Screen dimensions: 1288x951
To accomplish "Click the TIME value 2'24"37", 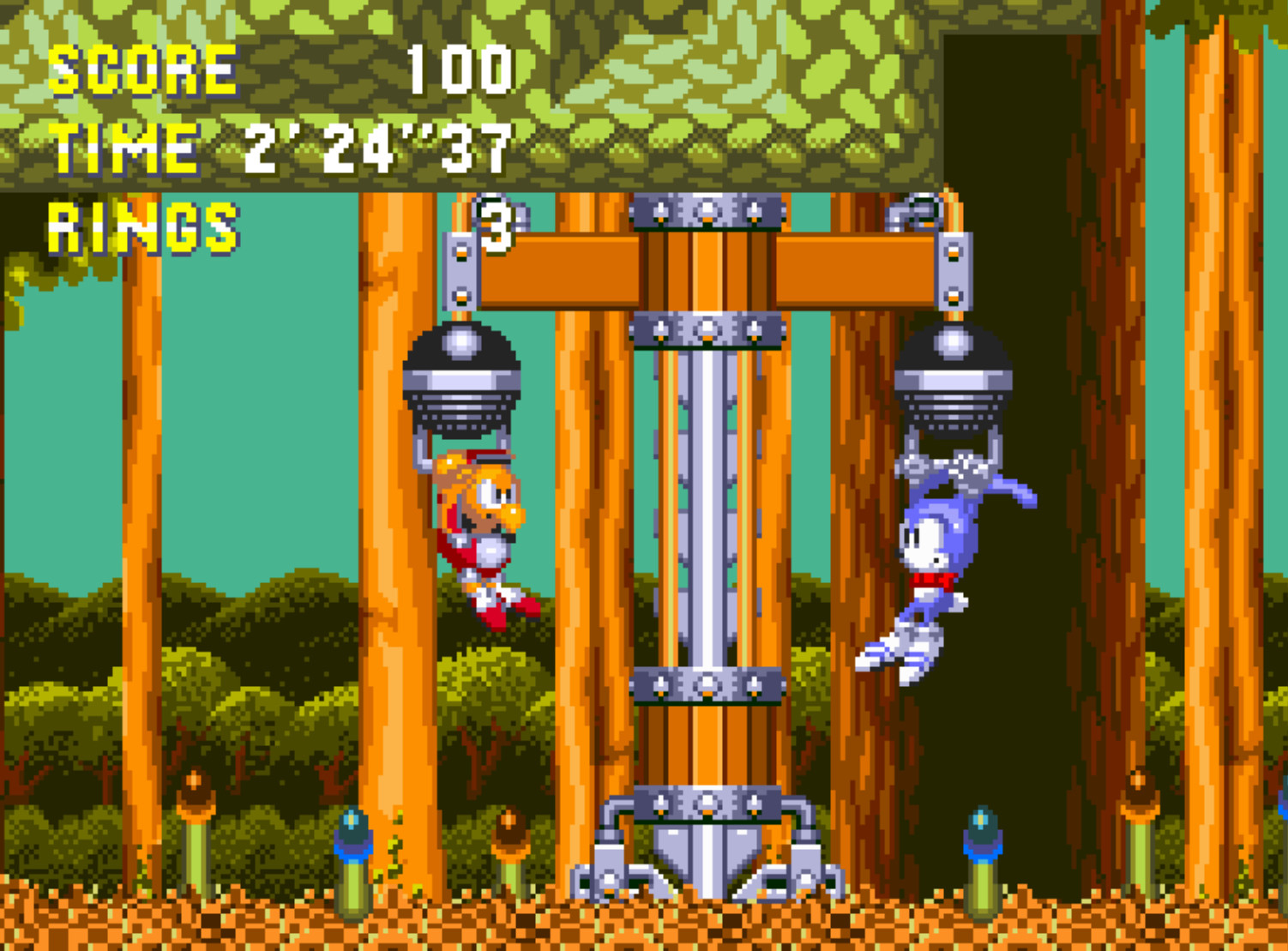I will point(377,147).
